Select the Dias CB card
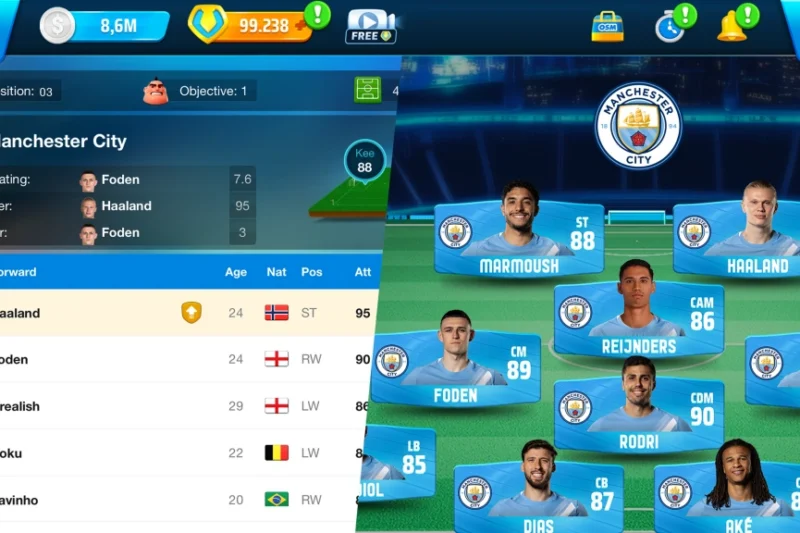 (540, 492)
